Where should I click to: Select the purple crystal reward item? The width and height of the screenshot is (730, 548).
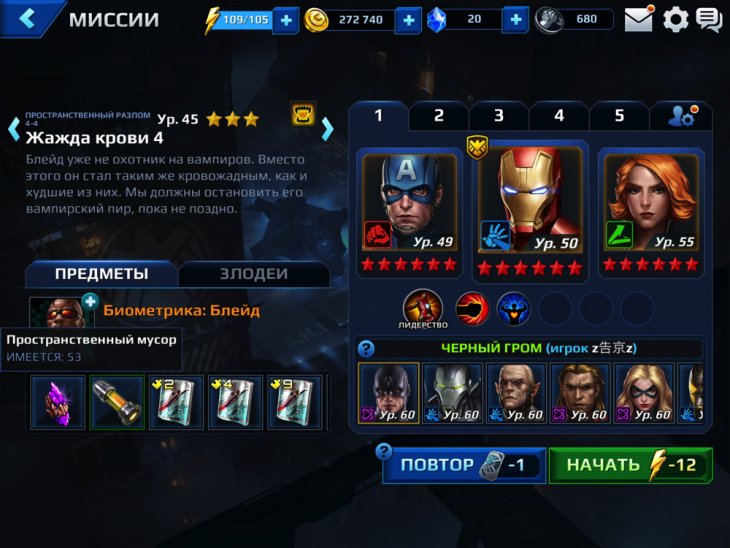(56, 402)
